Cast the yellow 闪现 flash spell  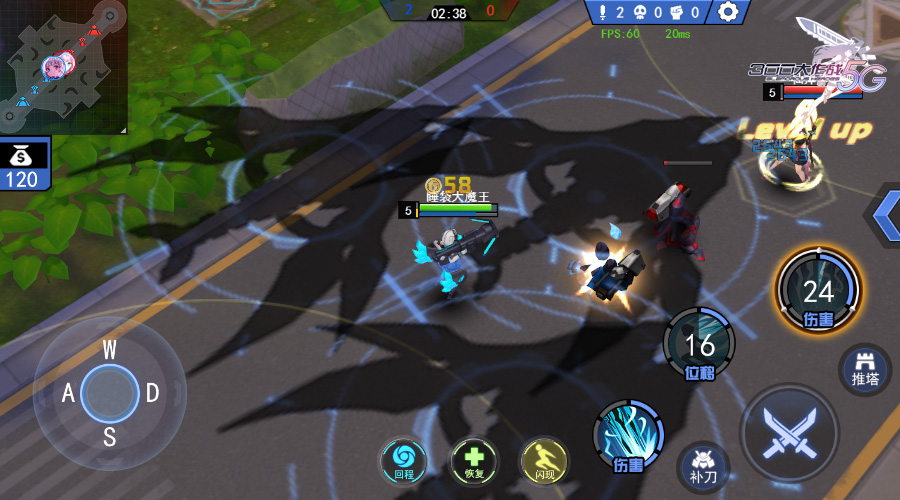point(544,460)
